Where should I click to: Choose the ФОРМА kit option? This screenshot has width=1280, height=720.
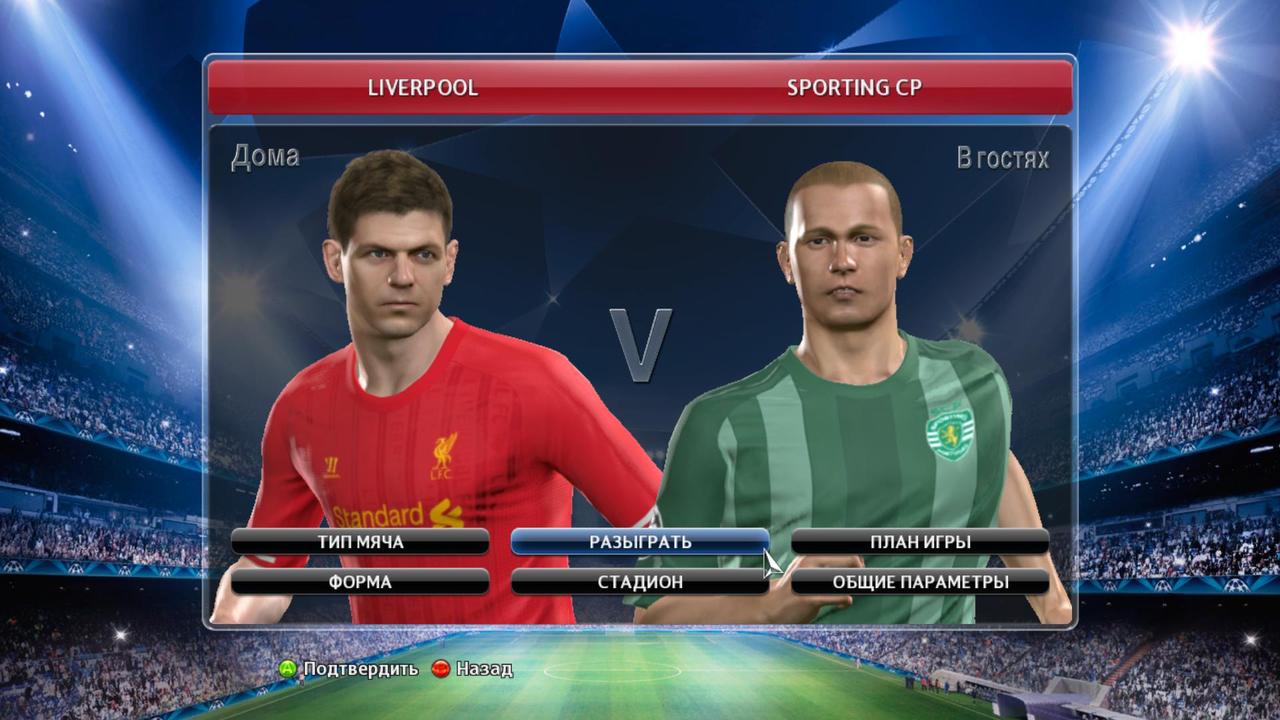coord(360,582)
